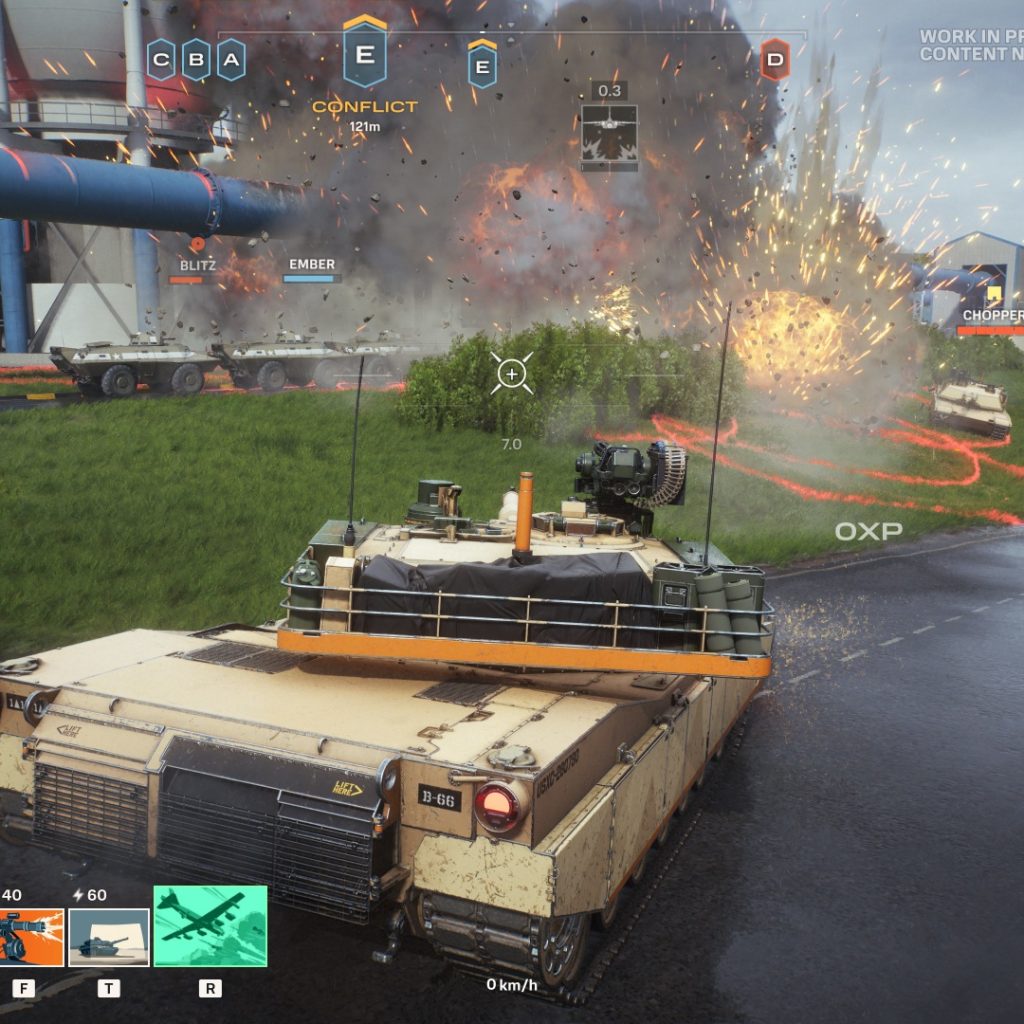1024x1024 pixels.
Task: Click the red objective D marker
Action: pyautogui.click(x=774, y=60)
